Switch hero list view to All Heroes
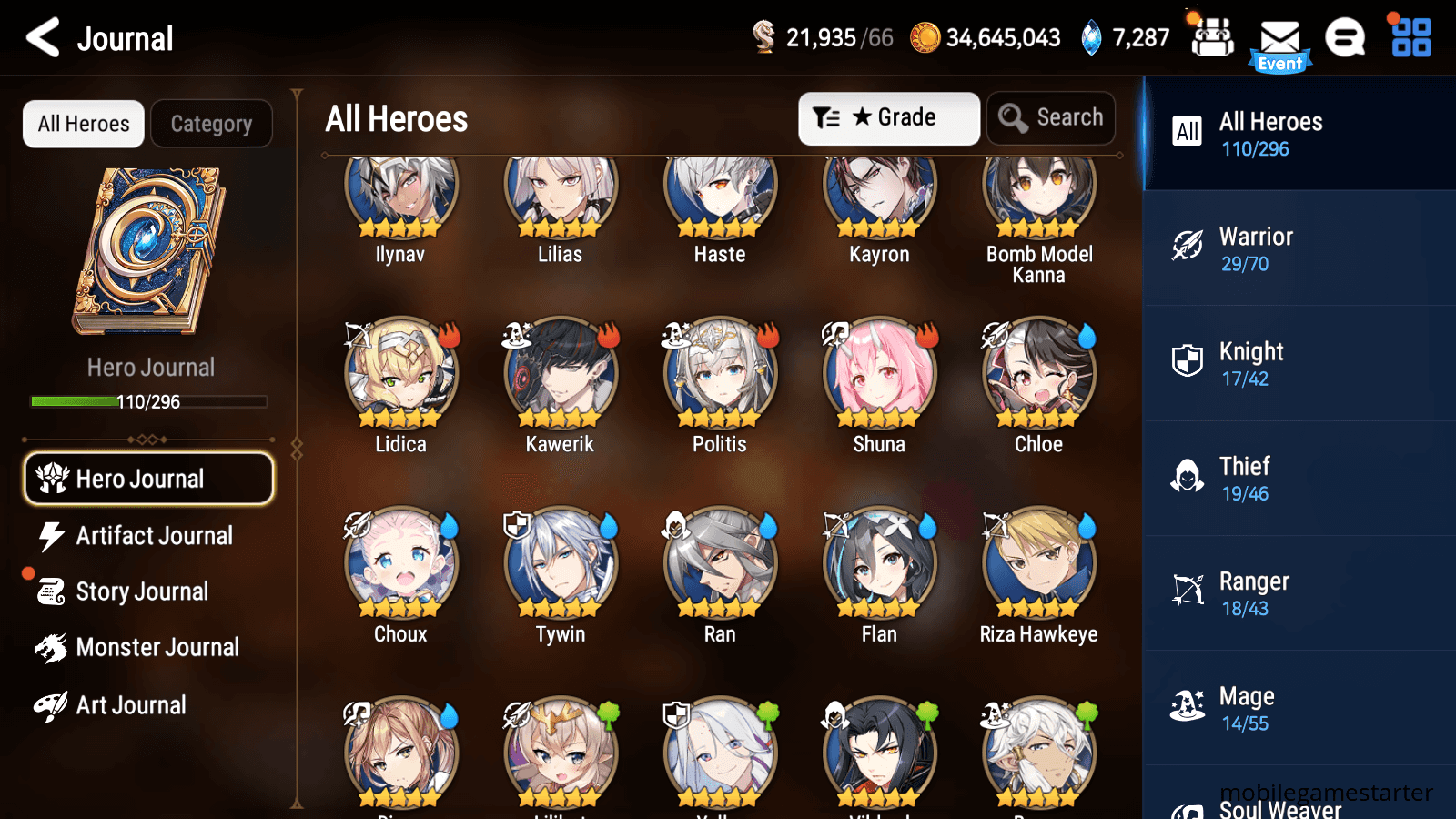The image size is (1456, 819). point(83,124)
